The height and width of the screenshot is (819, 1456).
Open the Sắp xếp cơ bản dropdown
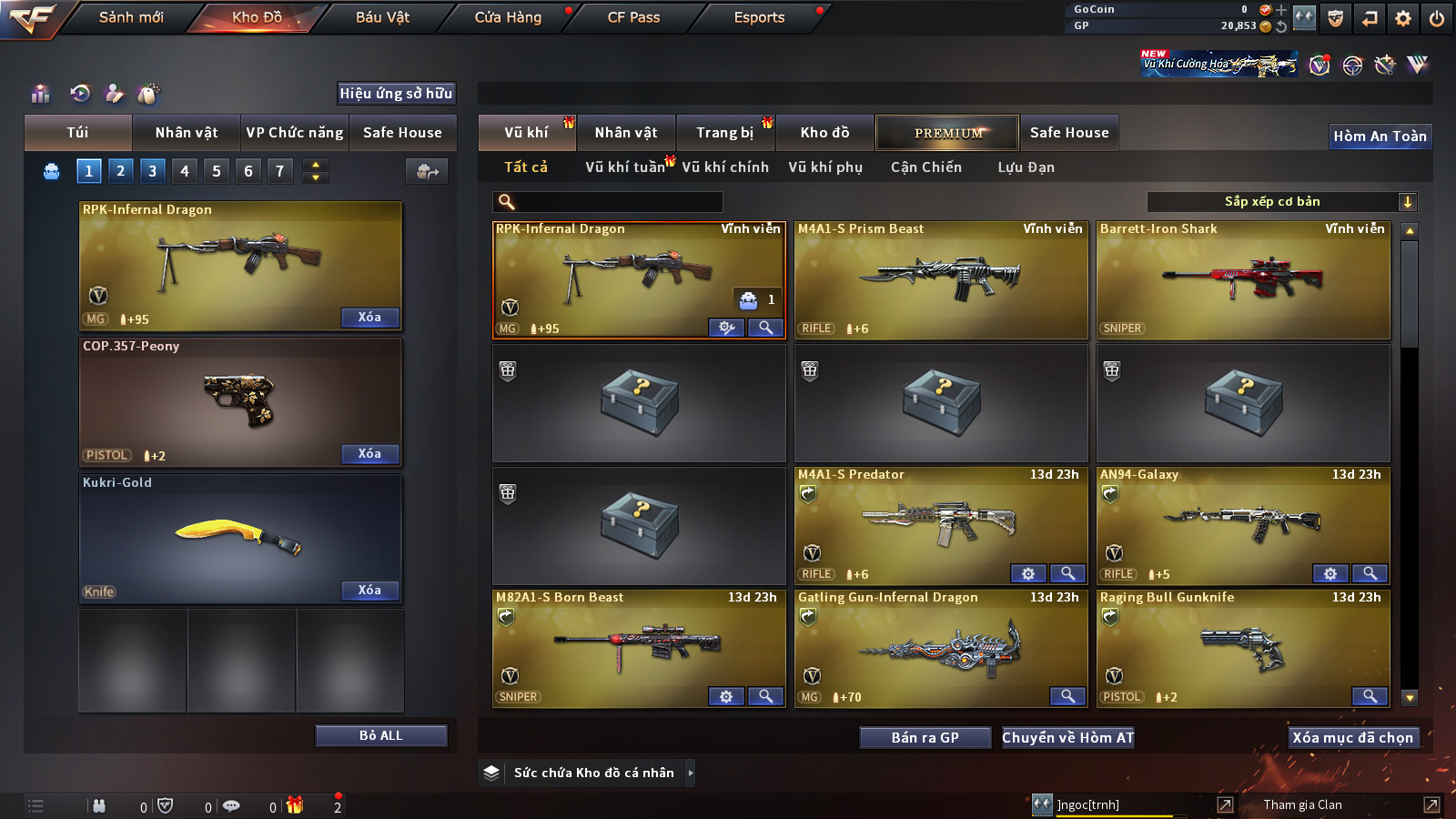1281,202
